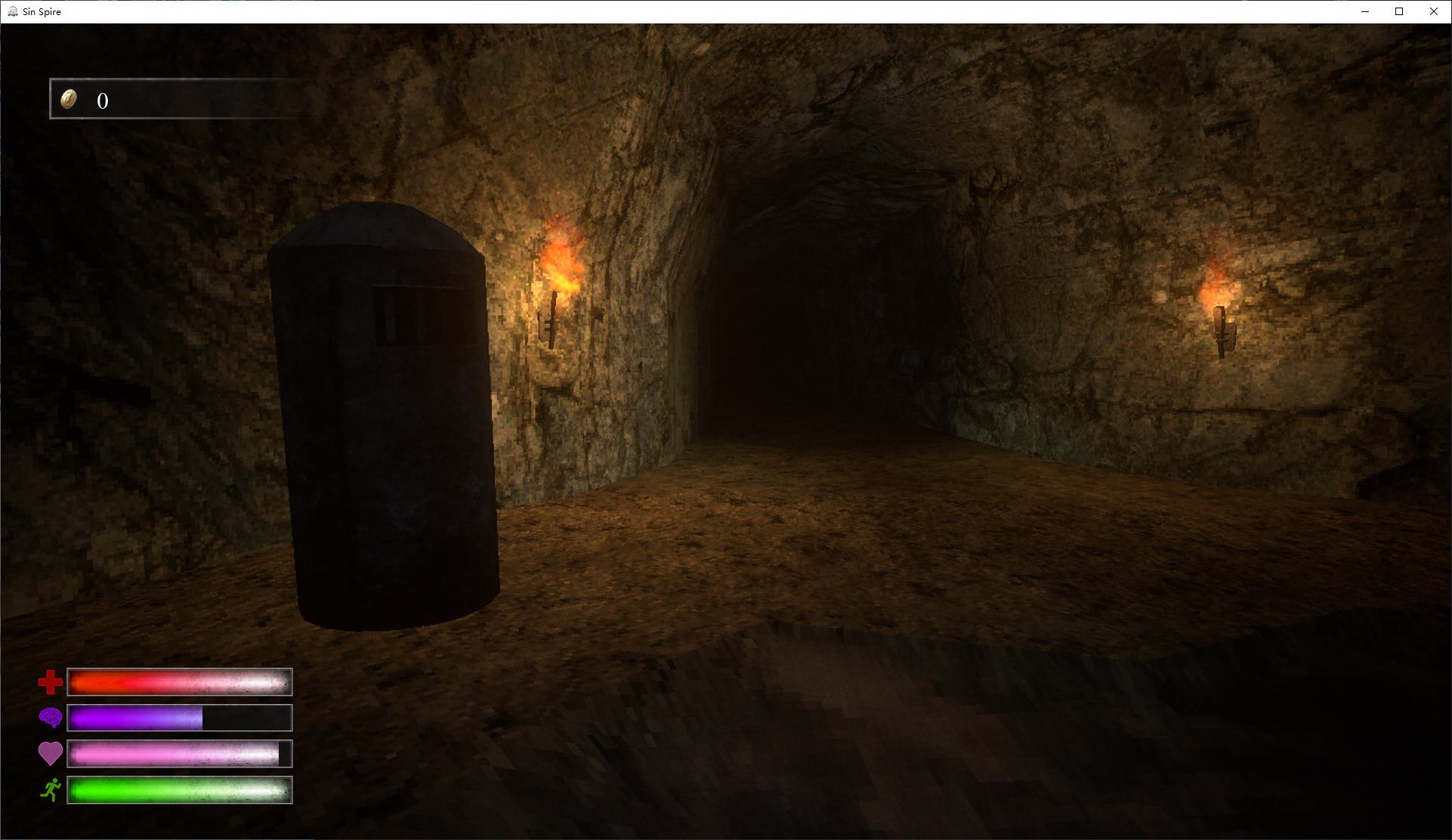The image size is (1452, 840).
Task: Maximize the Sin Spire window
Action: pyautogui.click(x=1398, y=11)
